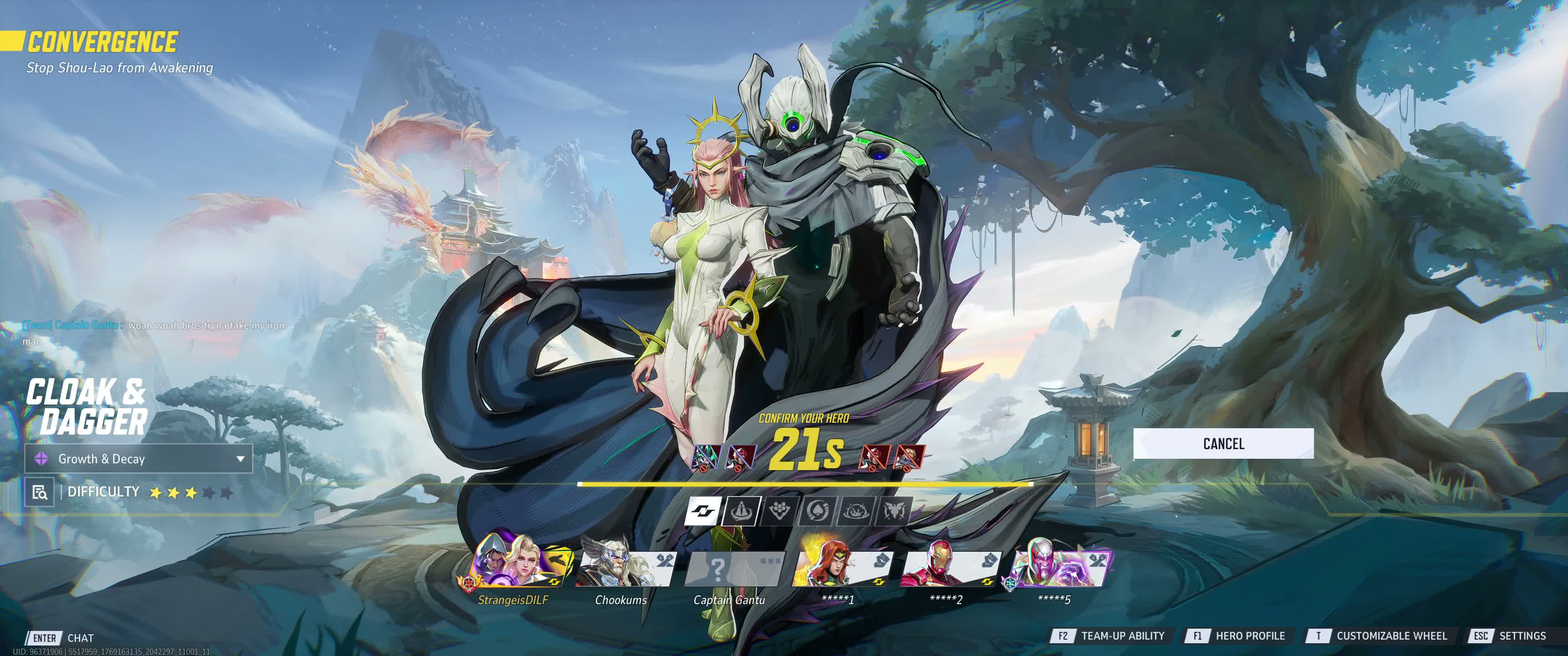This screenshot has height=656, width=1568.
Task: Choose the winged emblem ability icon
Action: 893,511
